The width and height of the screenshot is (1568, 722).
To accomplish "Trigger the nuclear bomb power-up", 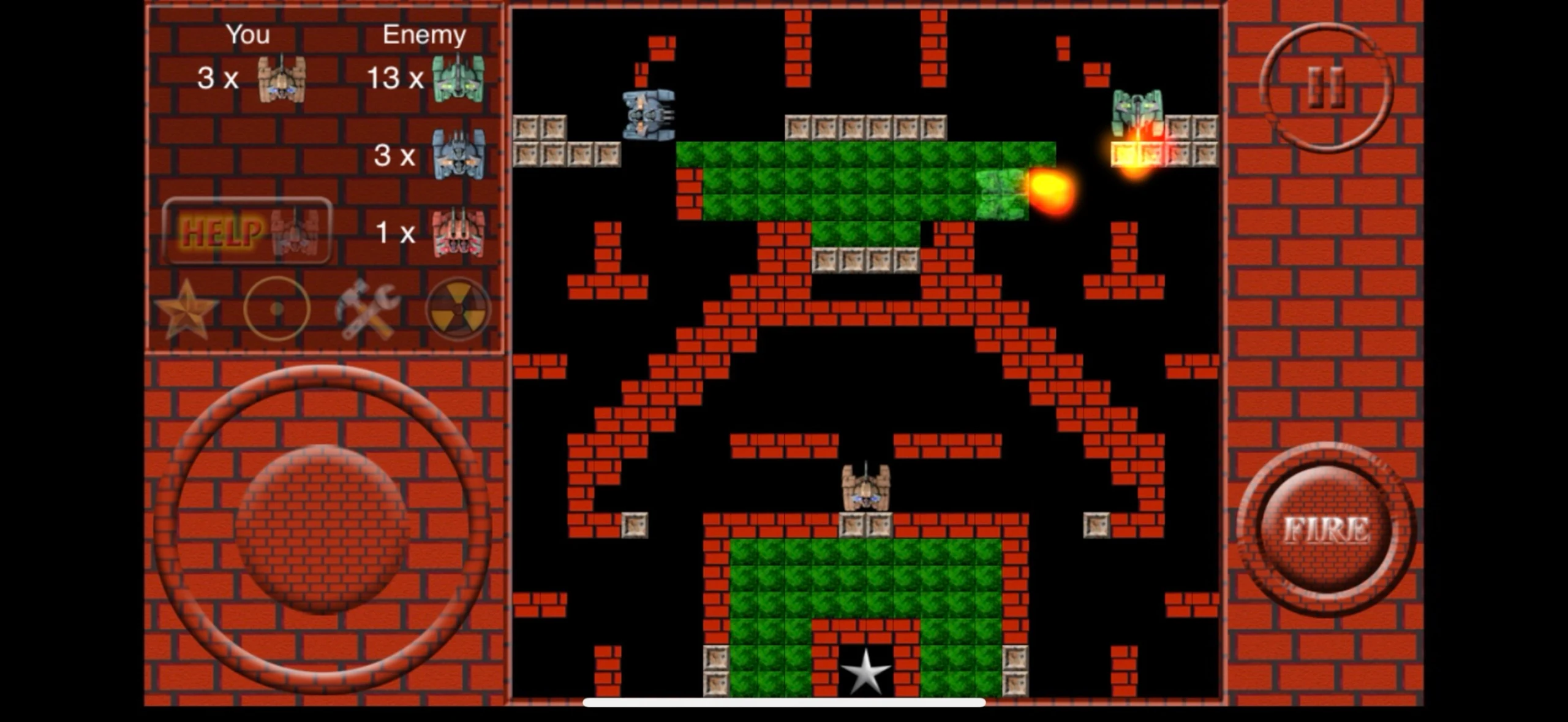I will click(x=458, y=310).
